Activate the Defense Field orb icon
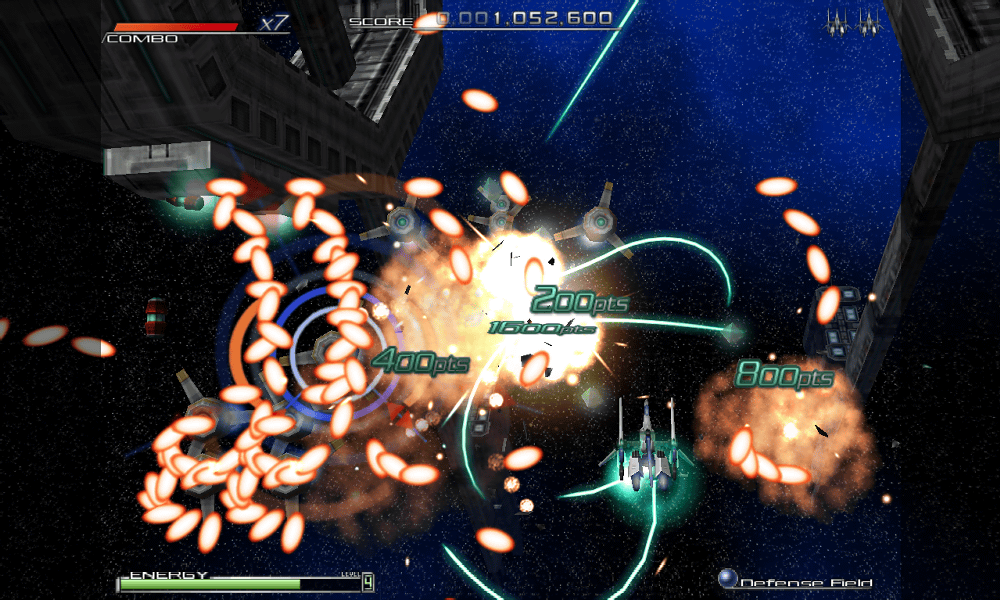 tap(728, 579)
